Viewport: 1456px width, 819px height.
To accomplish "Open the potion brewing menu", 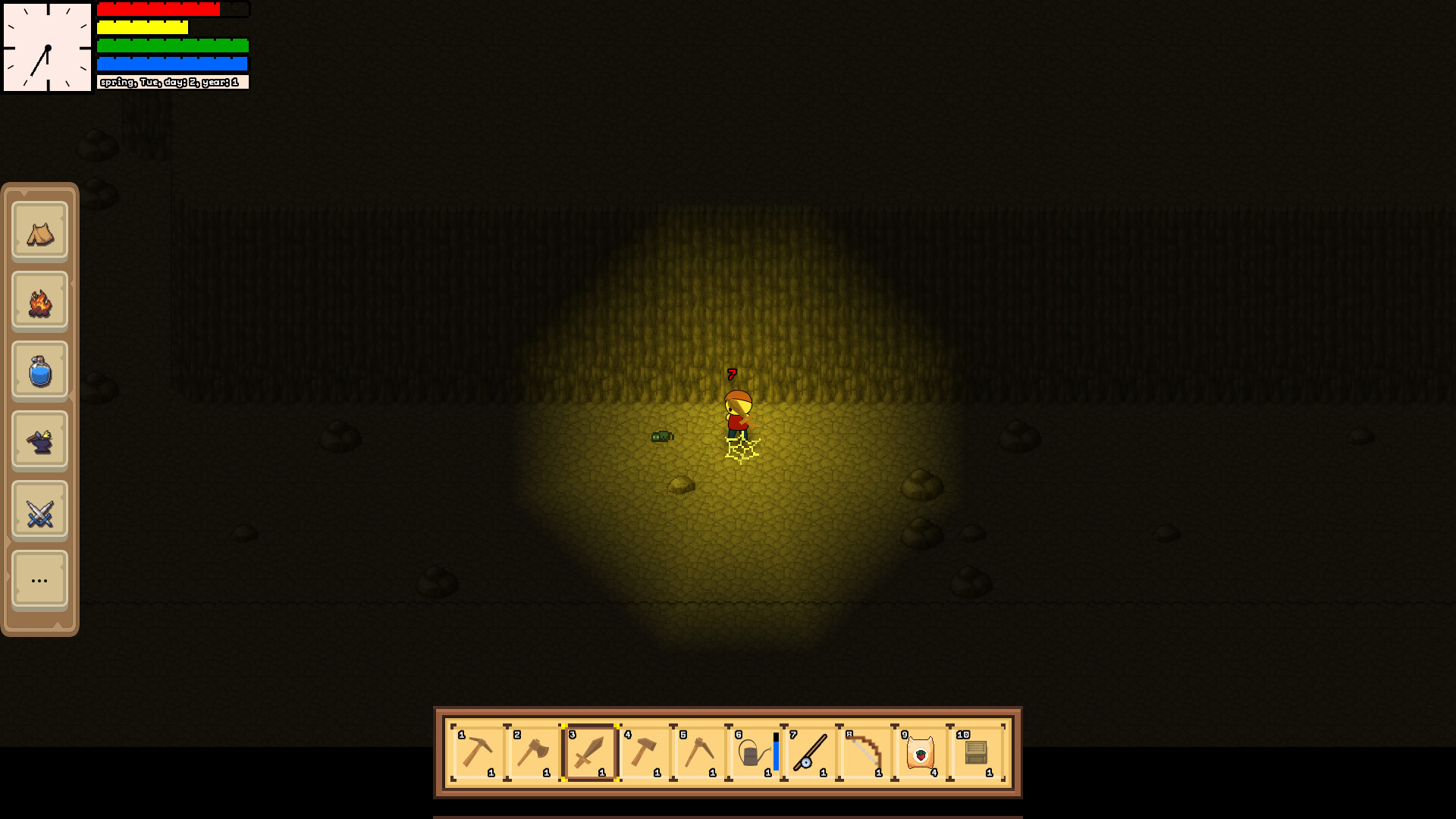I will click(x=39, y=369).
